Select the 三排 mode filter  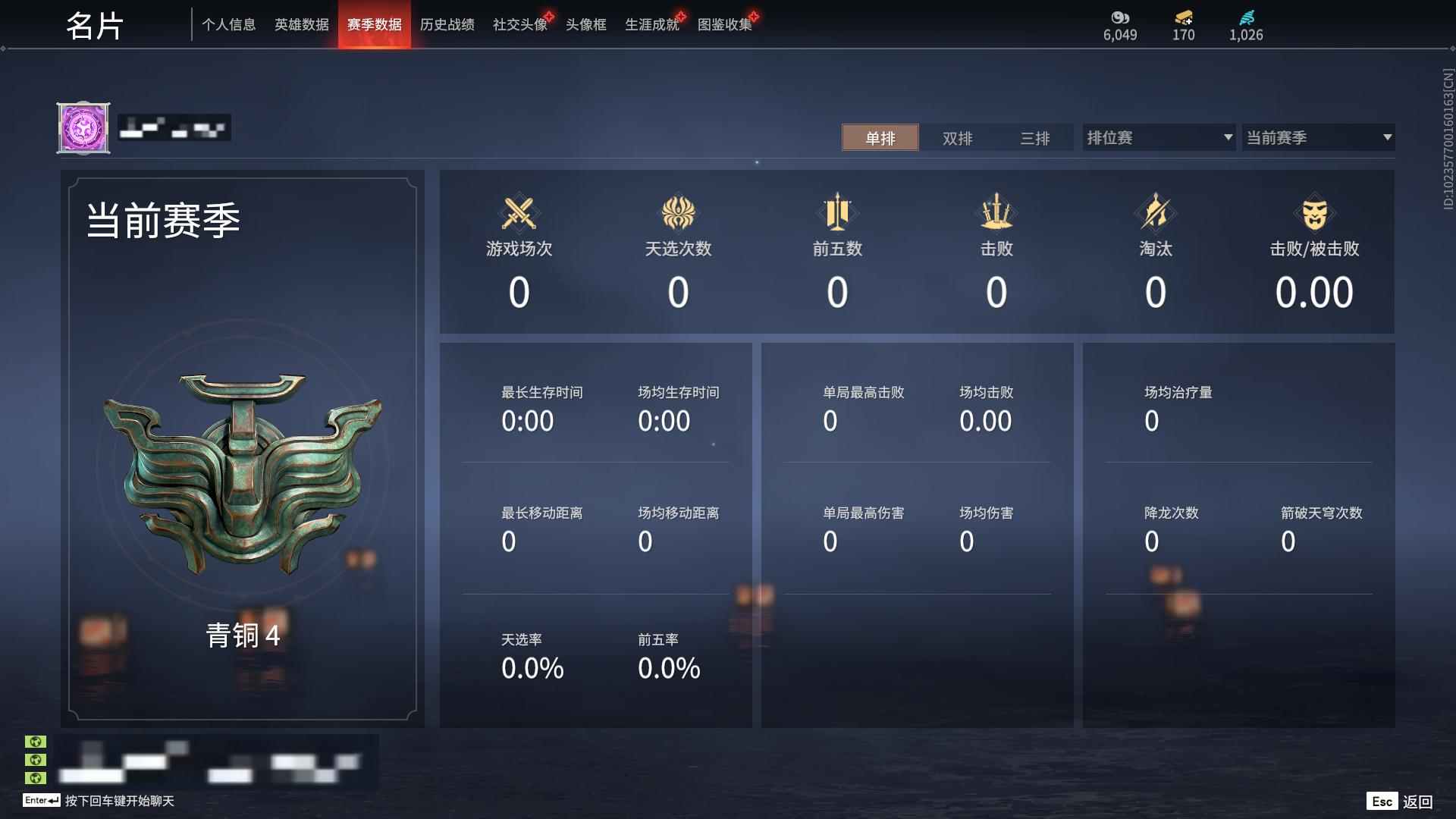click(1034, 138)
